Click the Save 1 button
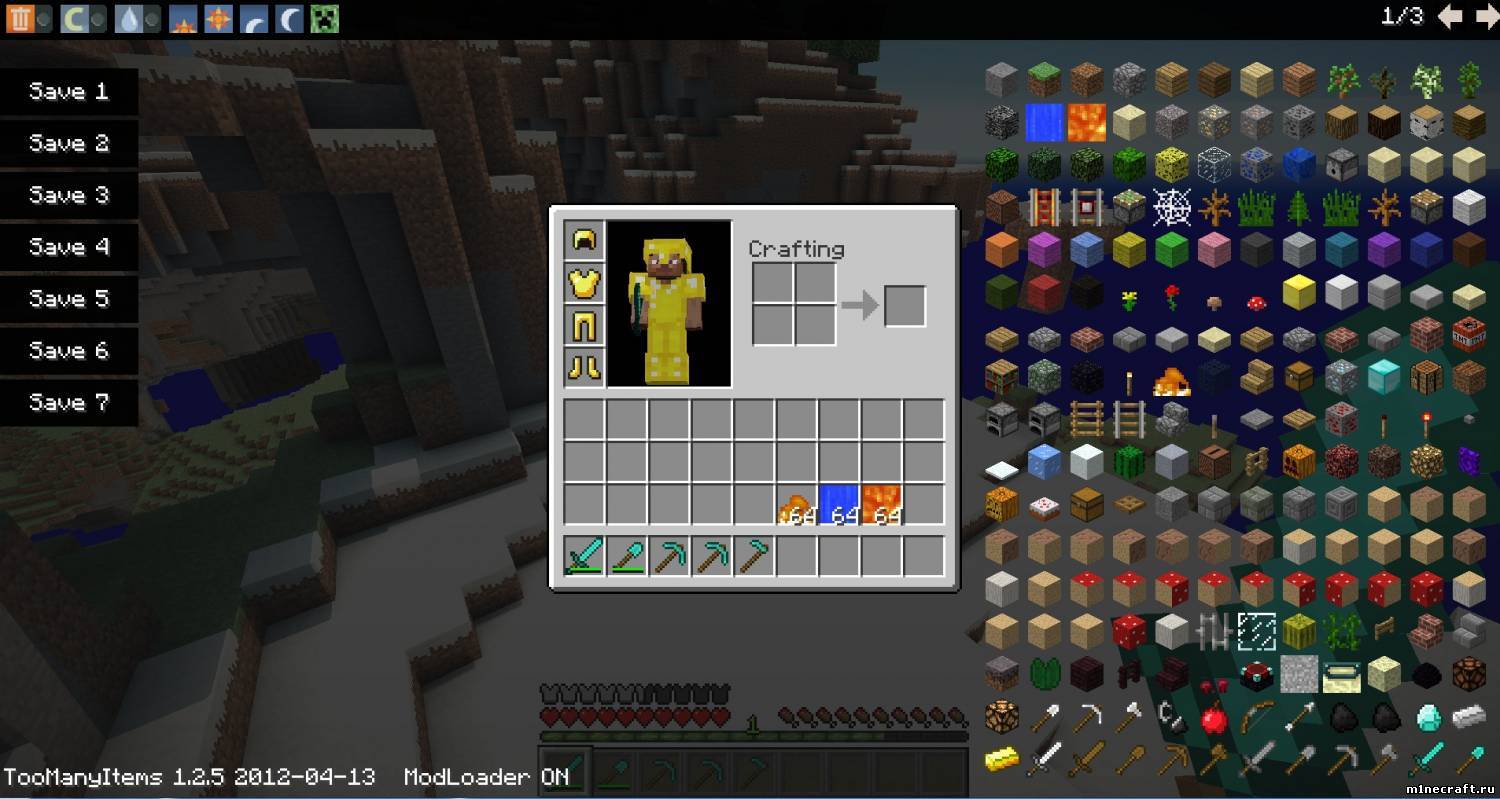Image resolution: width=1500 pixels, height=799 pixels. (x=68, y=91)
